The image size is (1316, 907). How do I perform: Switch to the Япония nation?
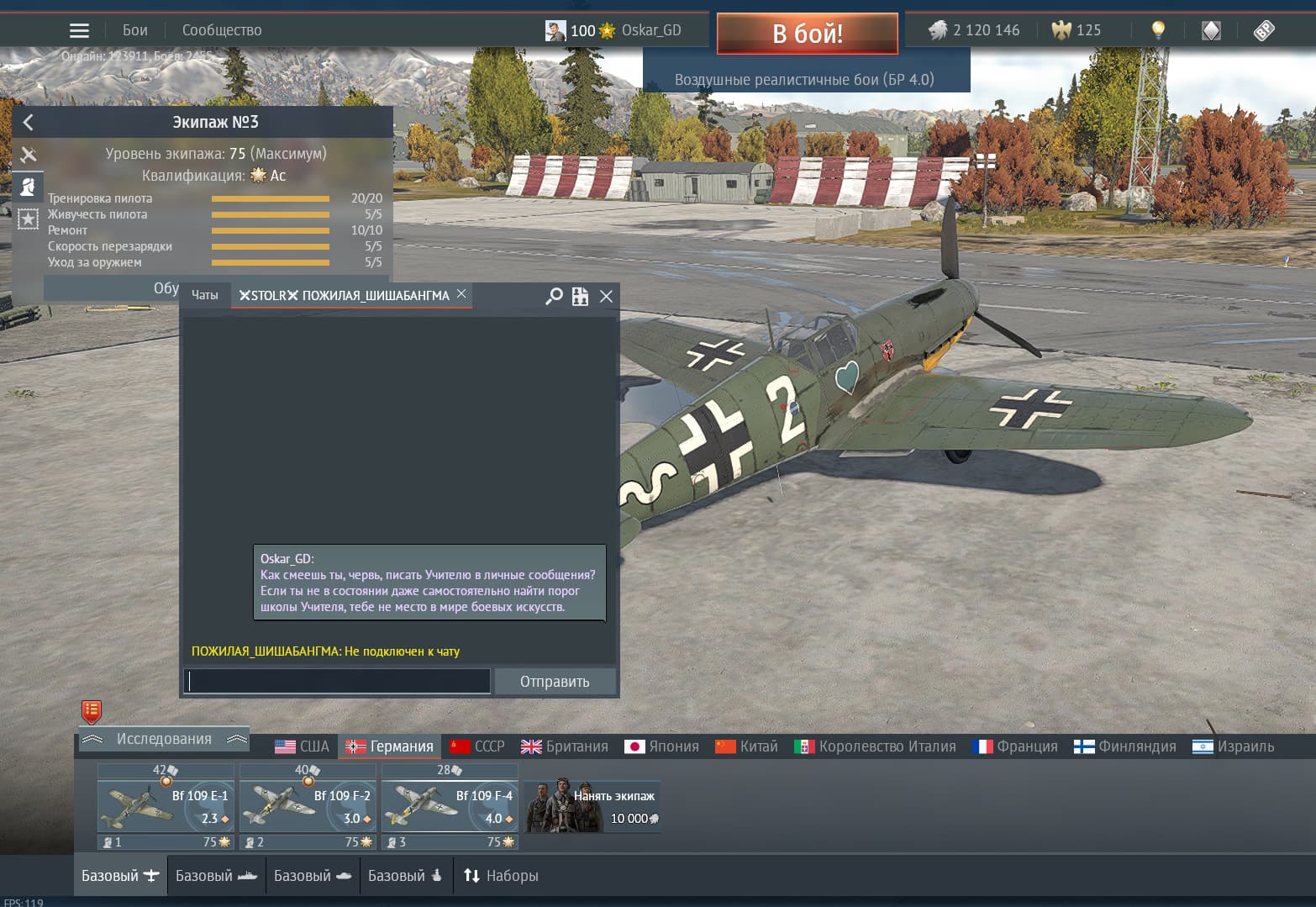pos(662,746)
